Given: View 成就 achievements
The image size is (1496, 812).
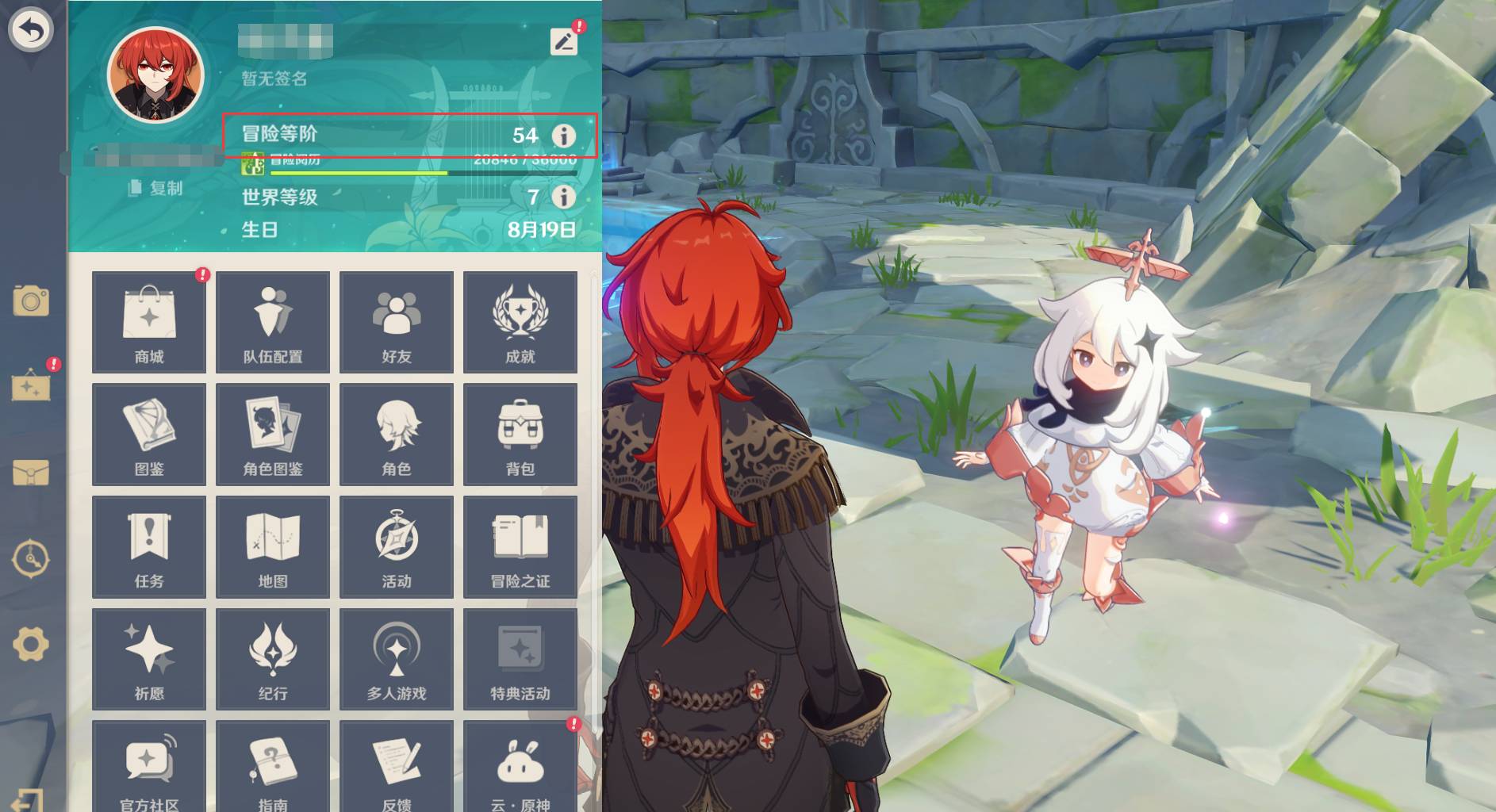Looking at the screenshot, I should coord(520,322).
